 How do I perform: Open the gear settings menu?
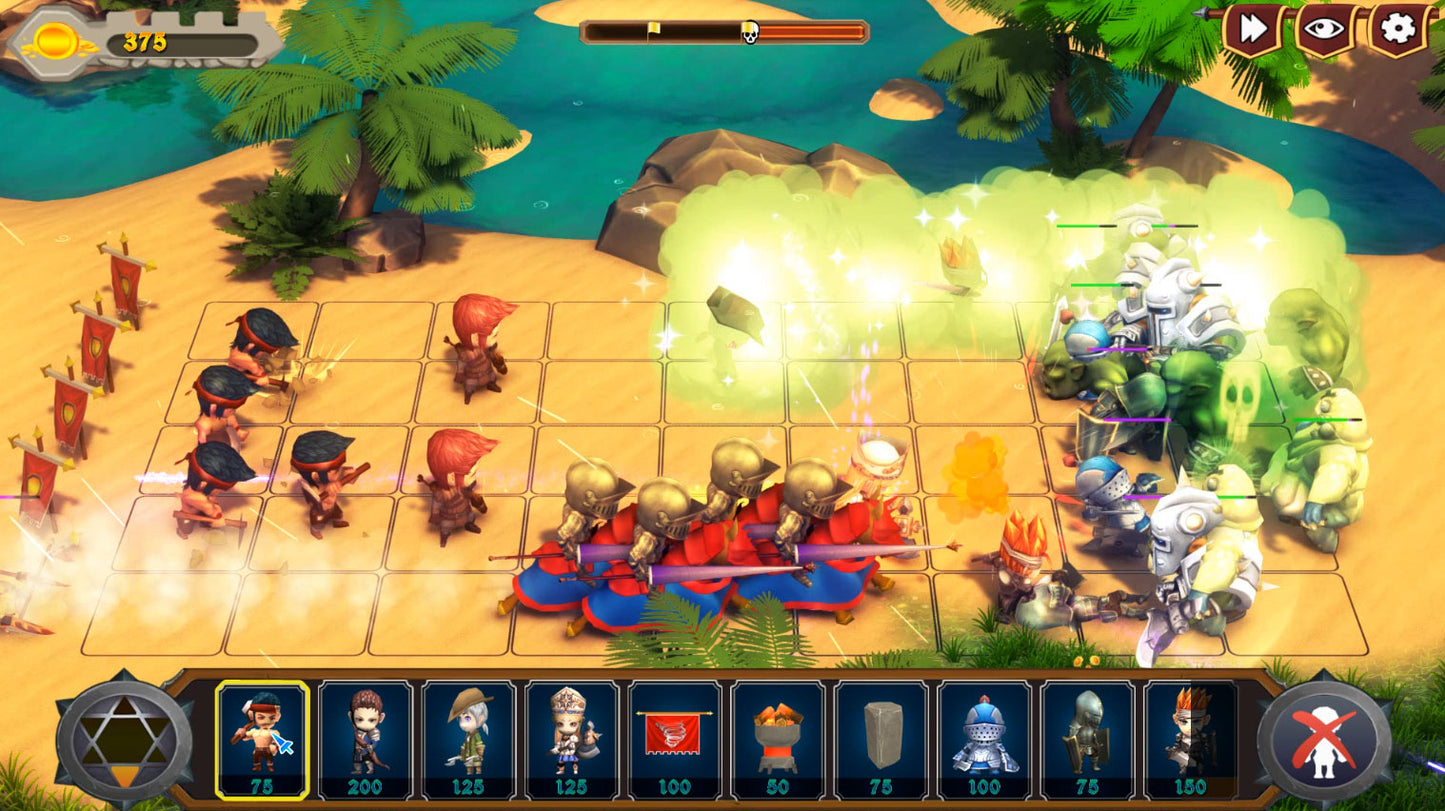coord(1397,29)
